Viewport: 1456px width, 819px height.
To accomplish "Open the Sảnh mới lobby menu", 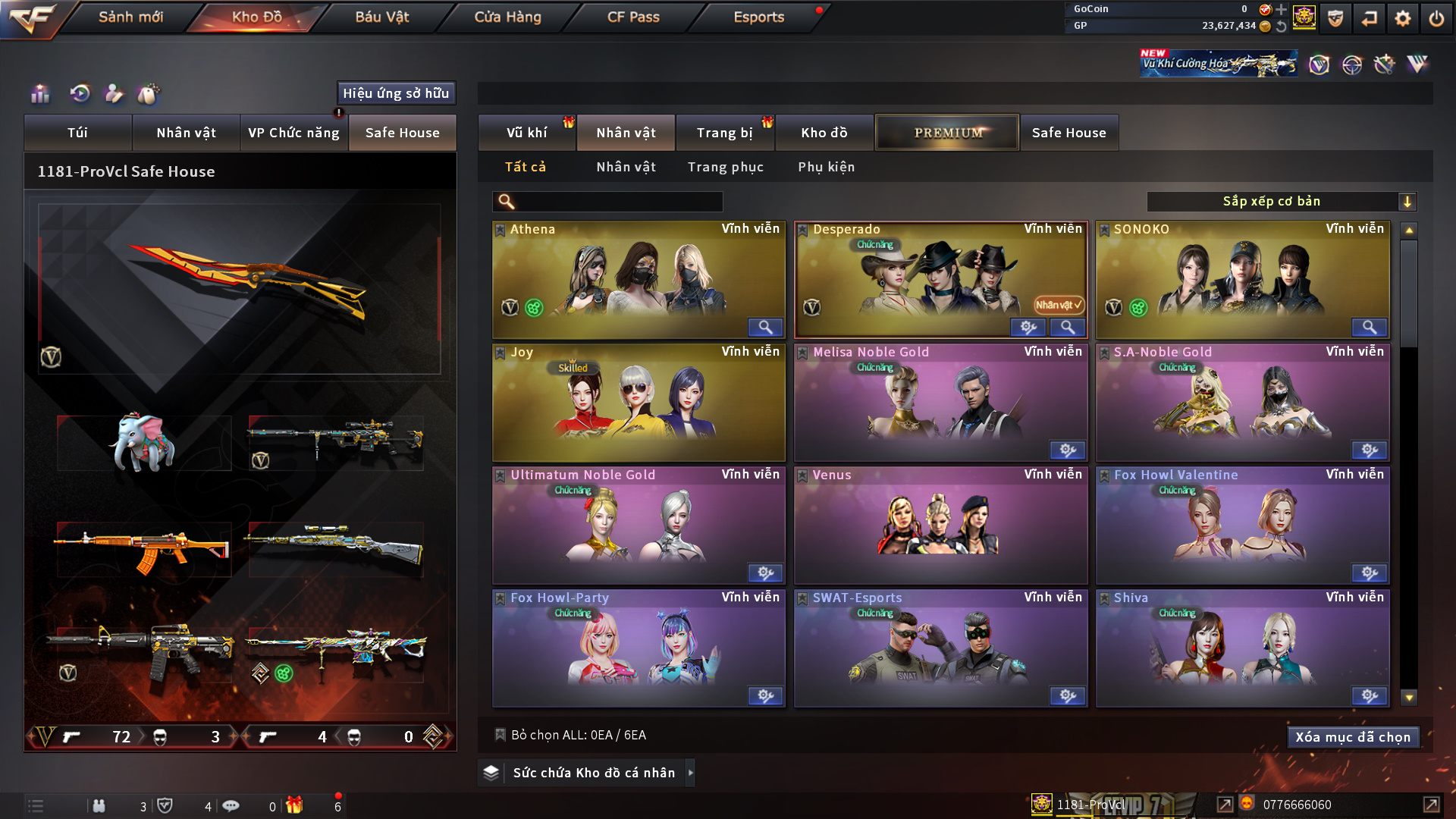I will pos(130,17).
